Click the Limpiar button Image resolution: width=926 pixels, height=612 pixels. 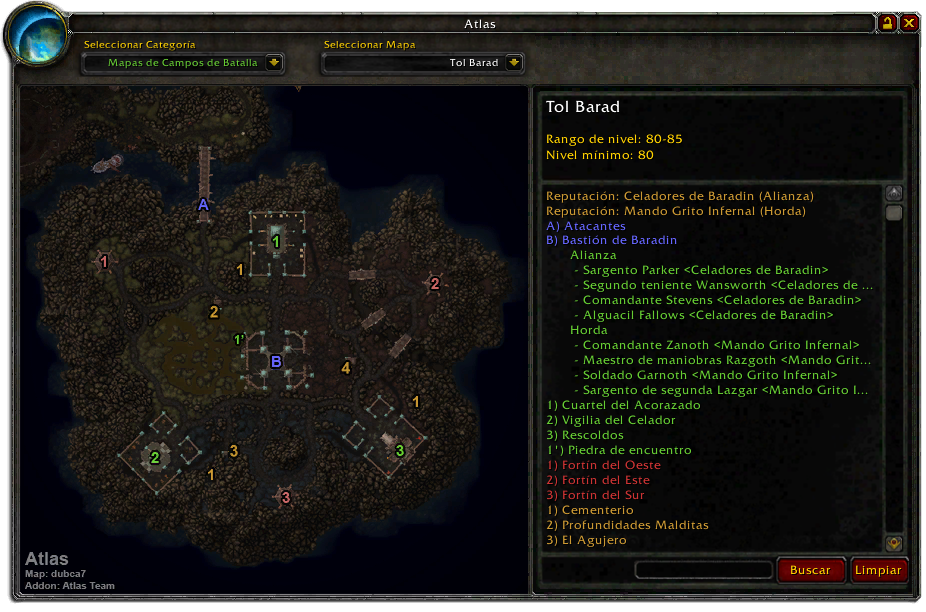(878, 570)
